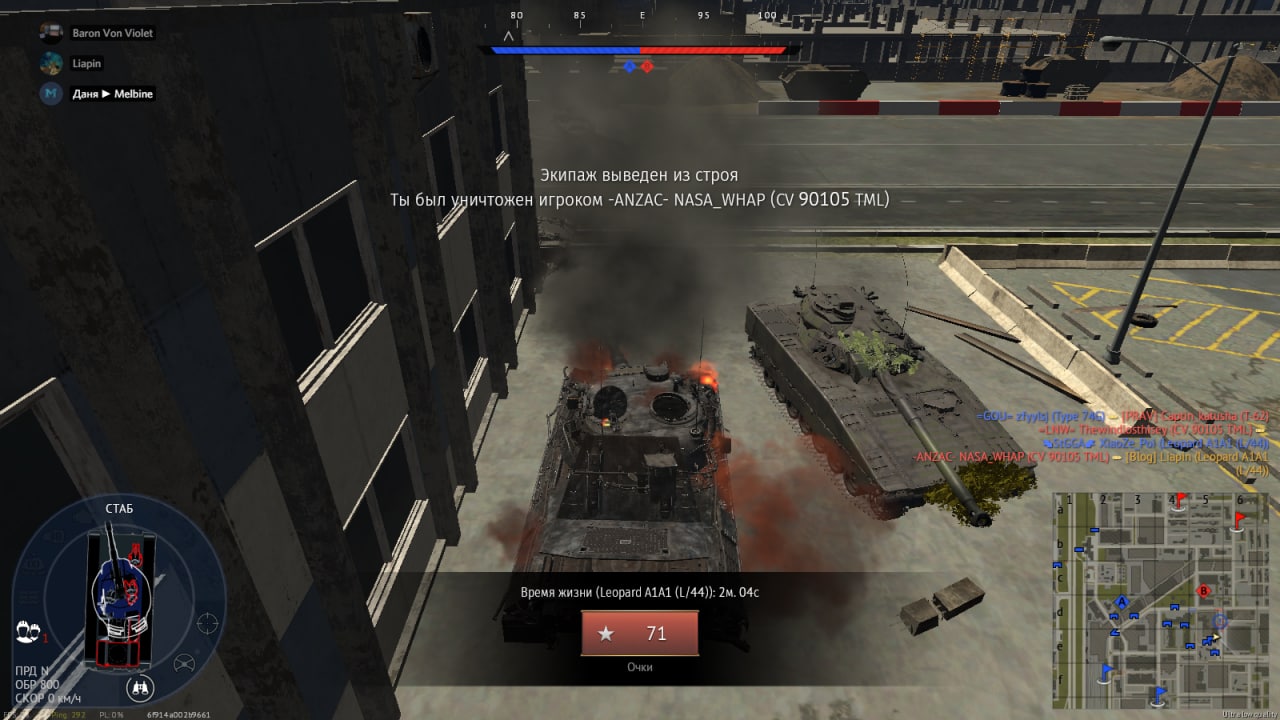Click the crosshair gunner icon

208,623
